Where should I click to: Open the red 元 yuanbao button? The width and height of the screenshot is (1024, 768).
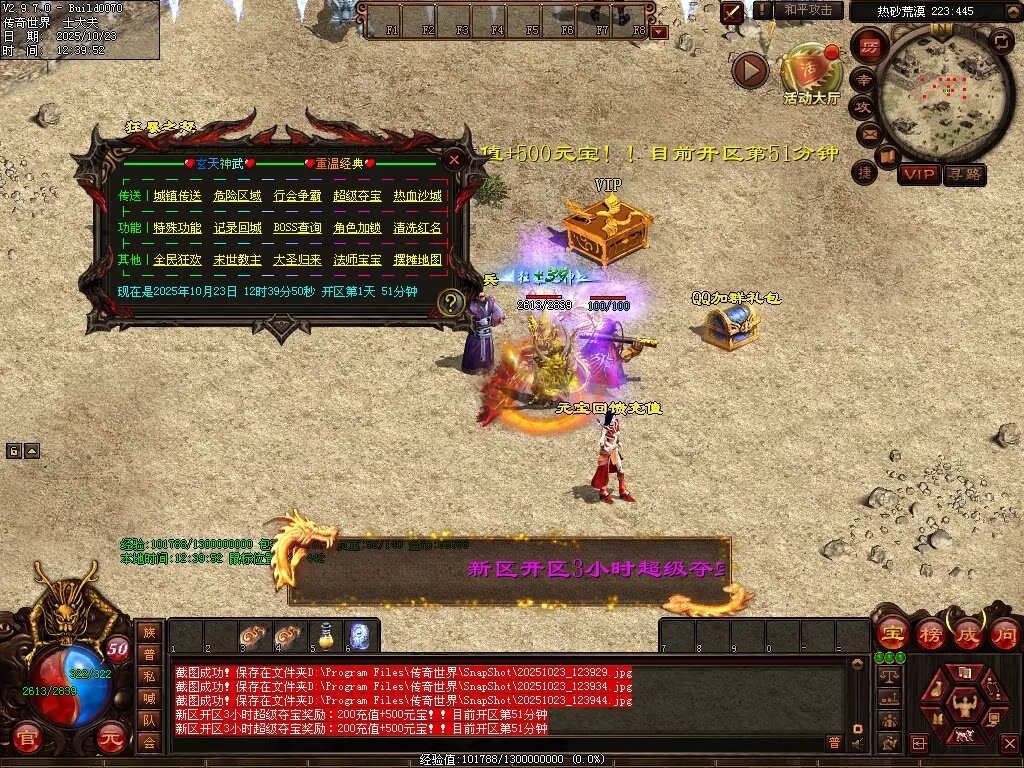(112, 737)
